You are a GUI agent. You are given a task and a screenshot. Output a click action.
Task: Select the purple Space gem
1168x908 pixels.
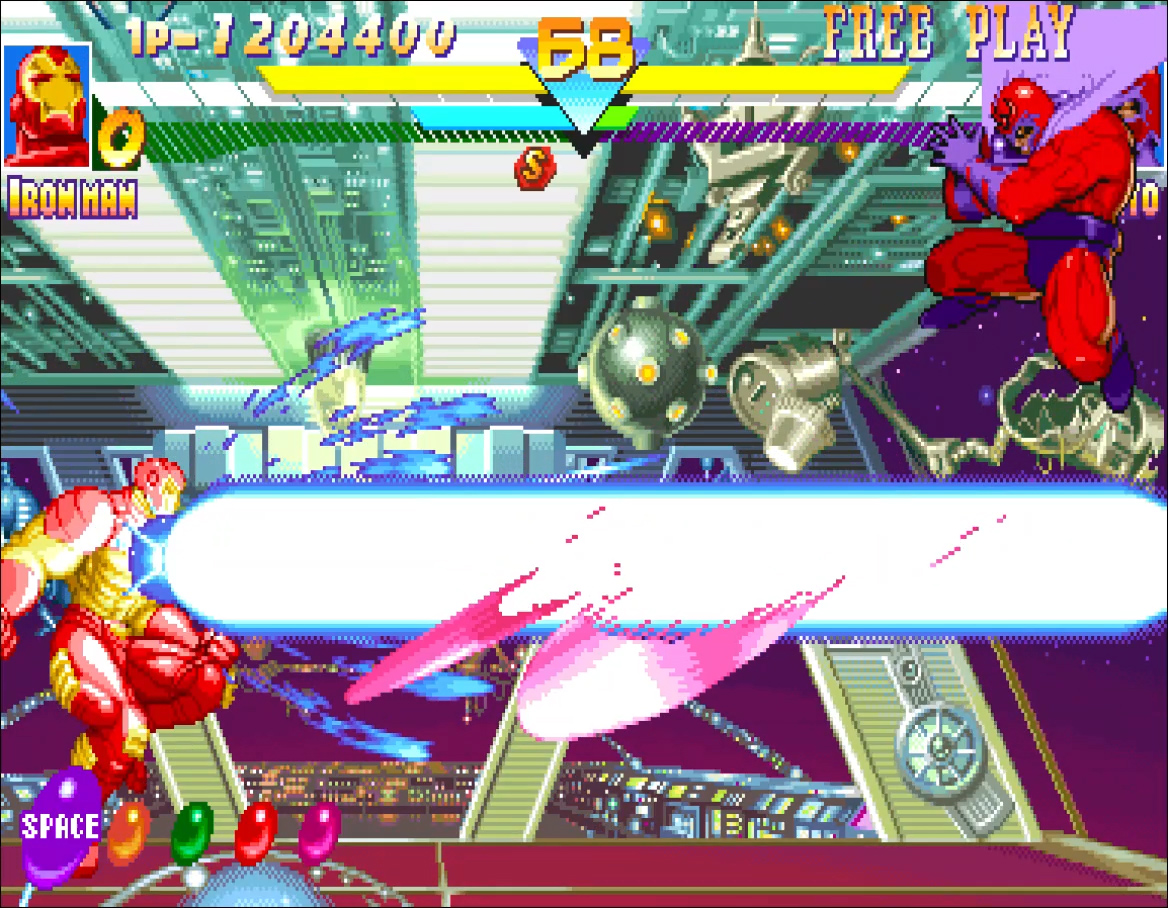click(60, 826)
